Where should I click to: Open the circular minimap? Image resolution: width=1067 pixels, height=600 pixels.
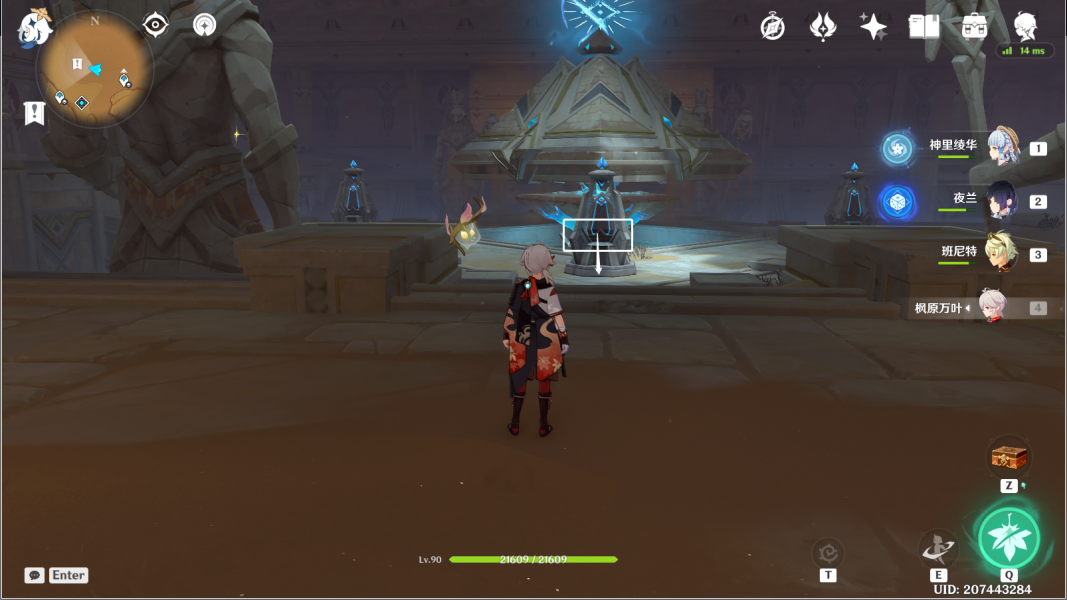pyautogui.click(x=95, y=68)
